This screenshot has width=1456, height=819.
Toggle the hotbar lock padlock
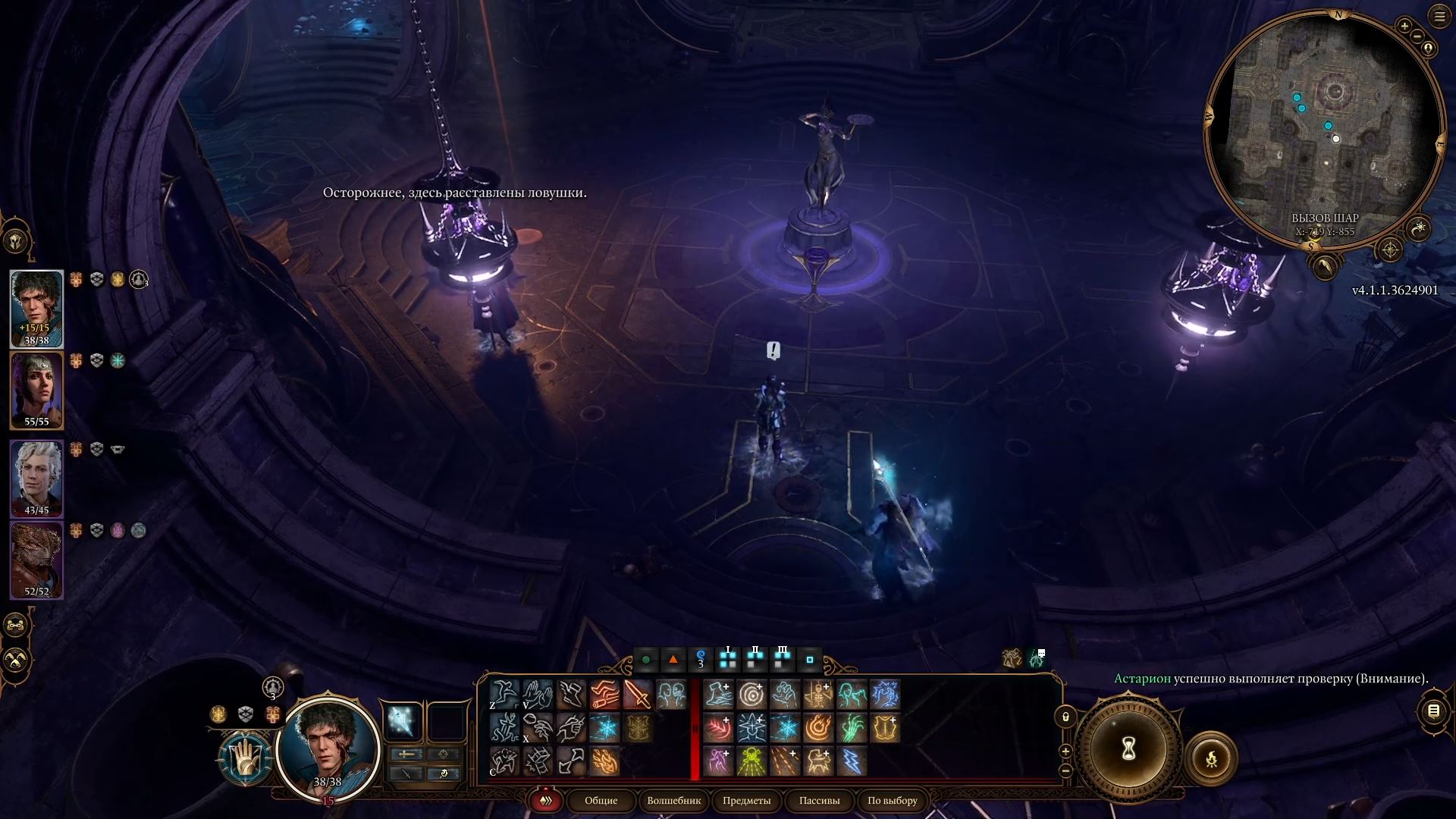[1065, 717]
